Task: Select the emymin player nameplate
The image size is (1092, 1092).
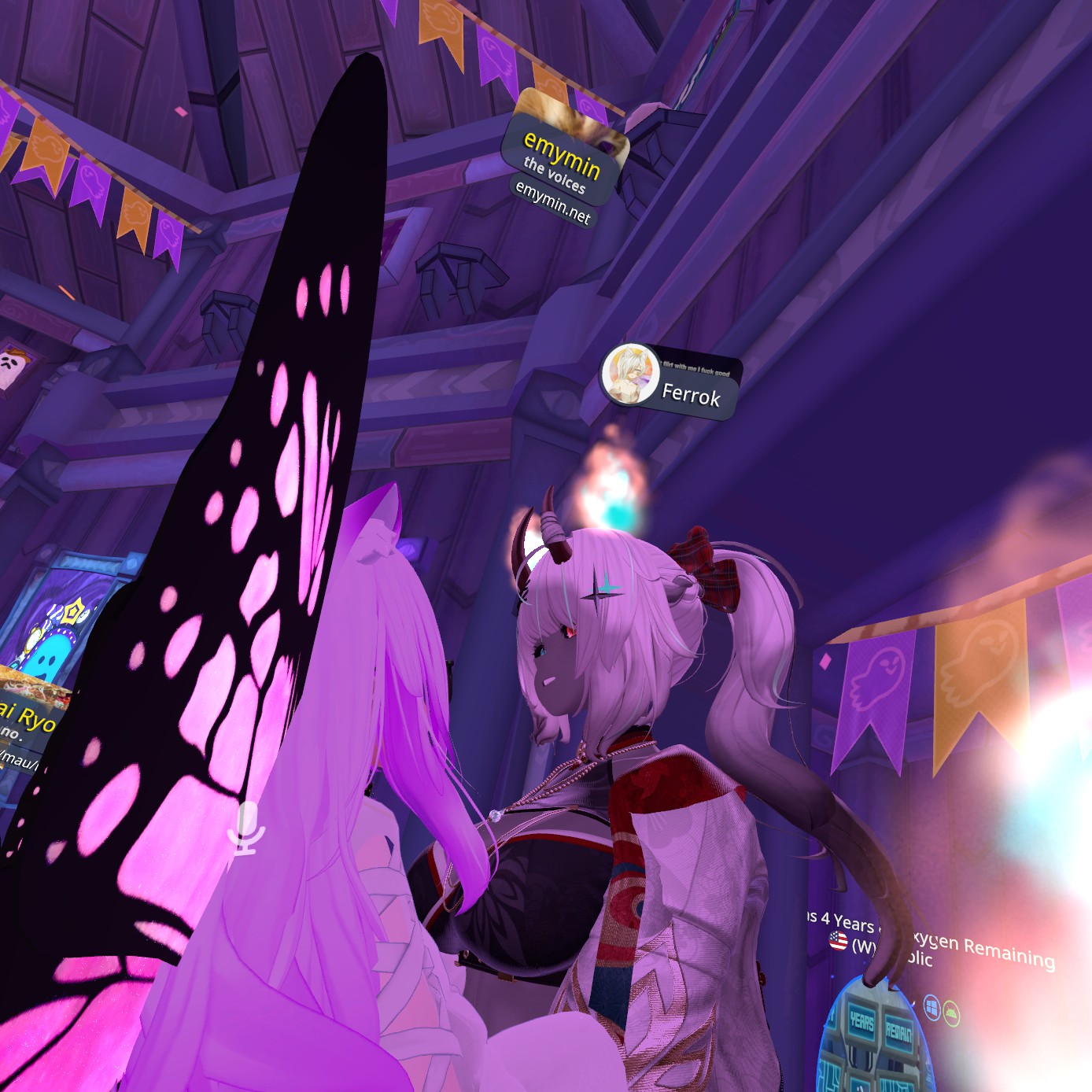Action: pos(562,156)
